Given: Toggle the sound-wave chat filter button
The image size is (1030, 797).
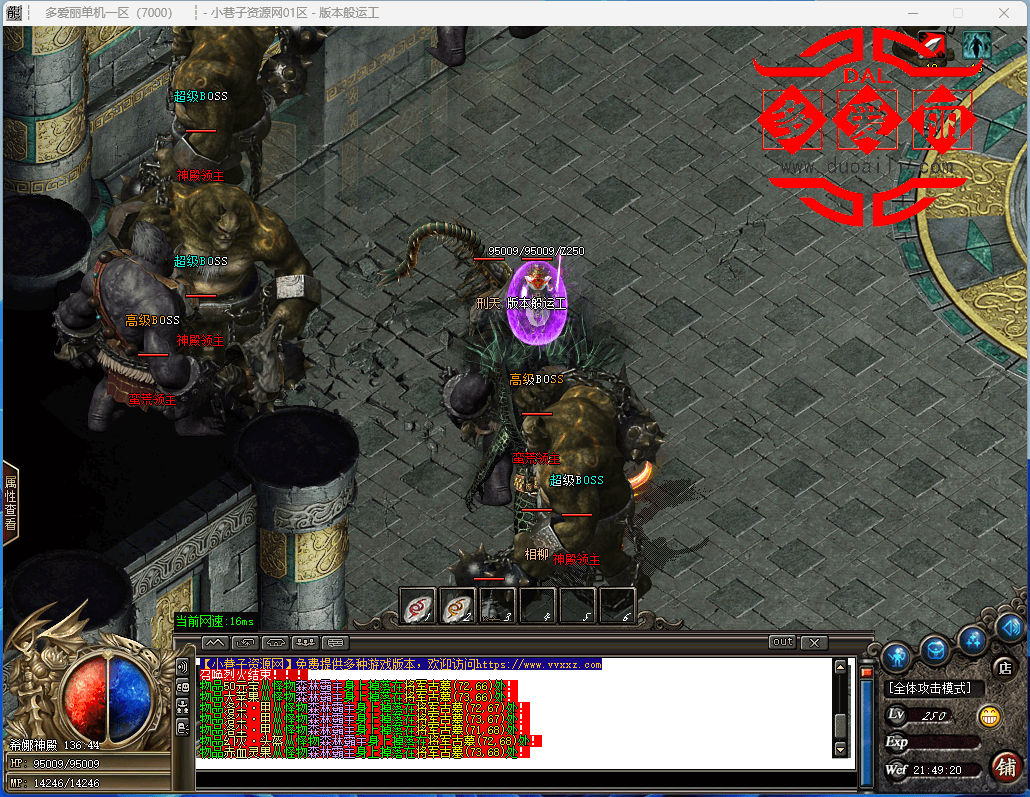Looking at the screenshot, I should (182, 667).
